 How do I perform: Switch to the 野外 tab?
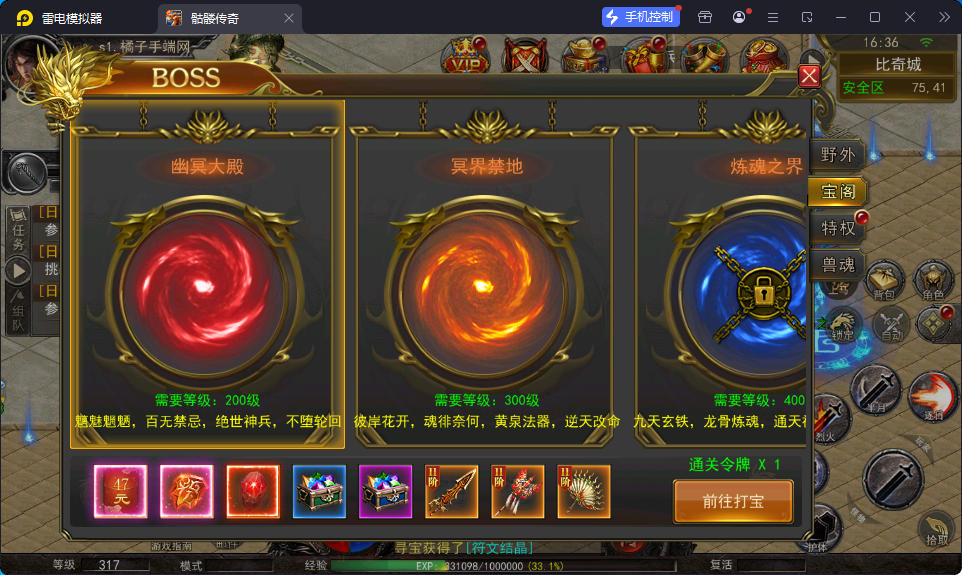click(837, 155)
